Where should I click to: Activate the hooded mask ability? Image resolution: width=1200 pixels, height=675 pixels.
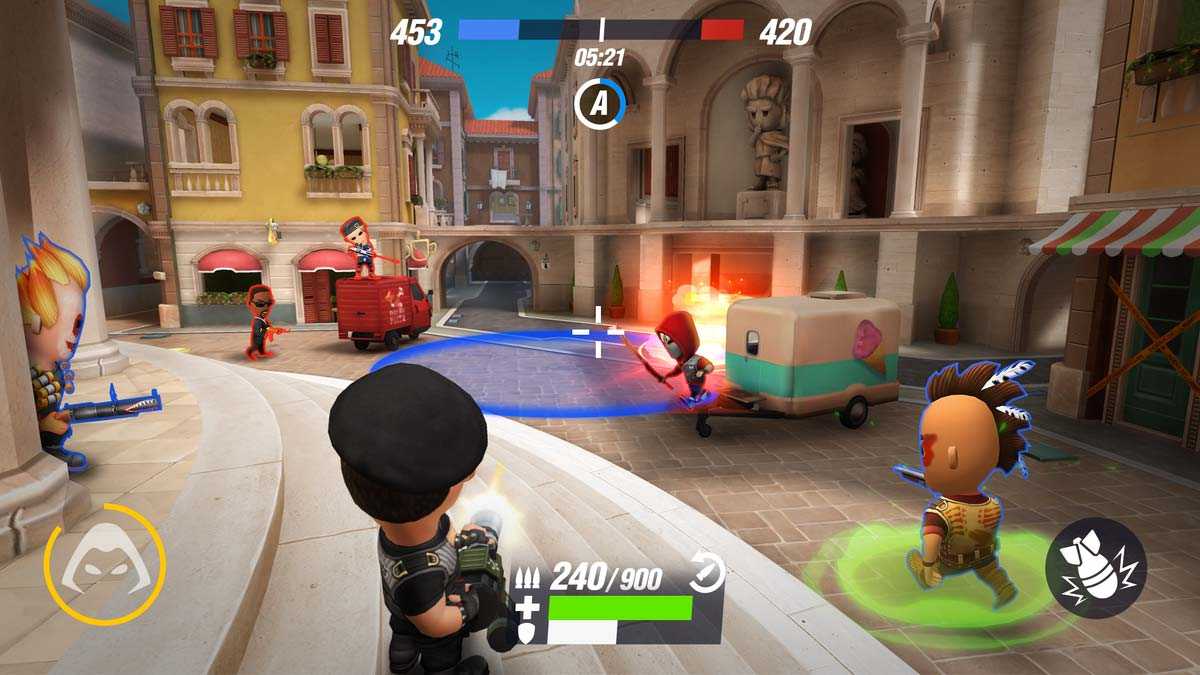(x=104, y=565)
